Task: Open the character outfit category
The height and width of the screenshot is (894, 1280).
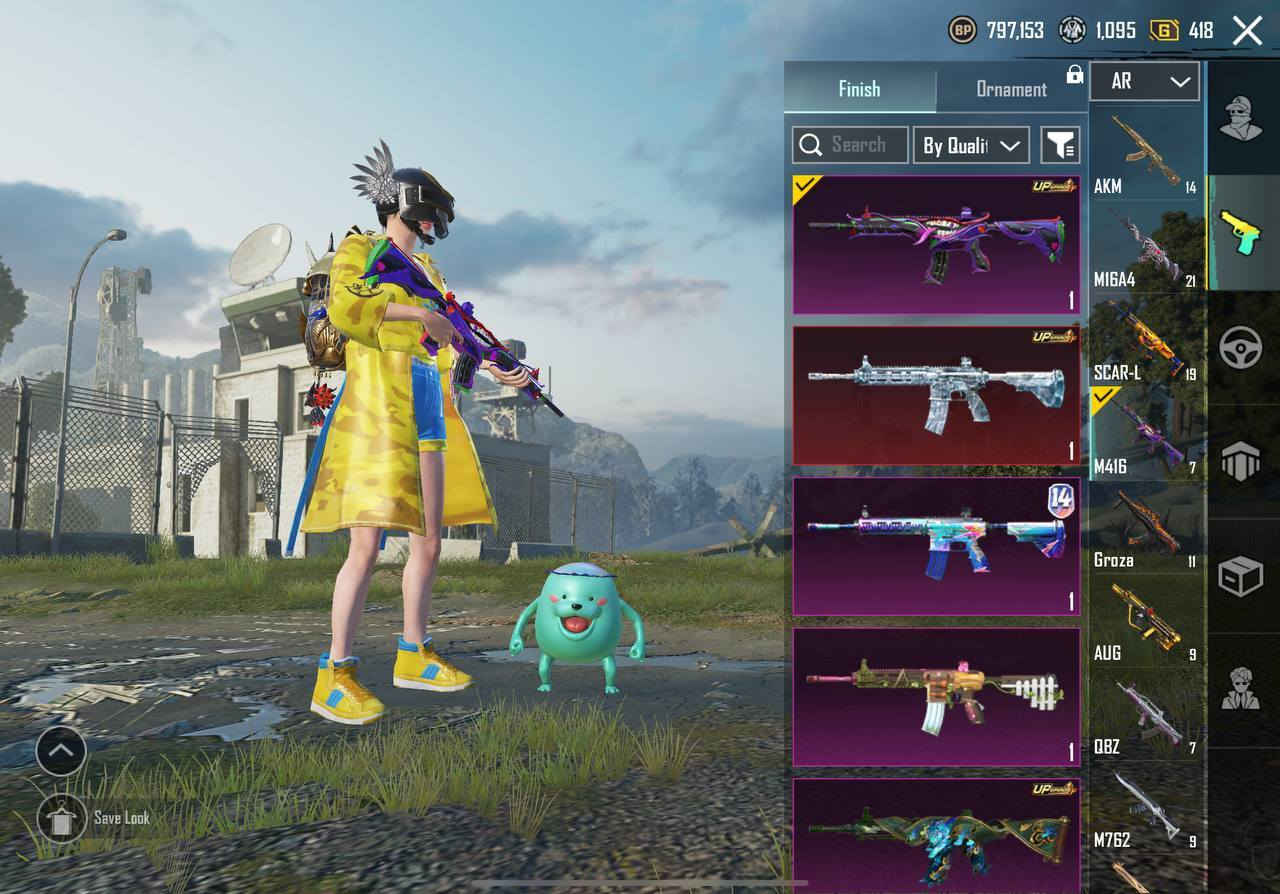Action: [1241, 120]
